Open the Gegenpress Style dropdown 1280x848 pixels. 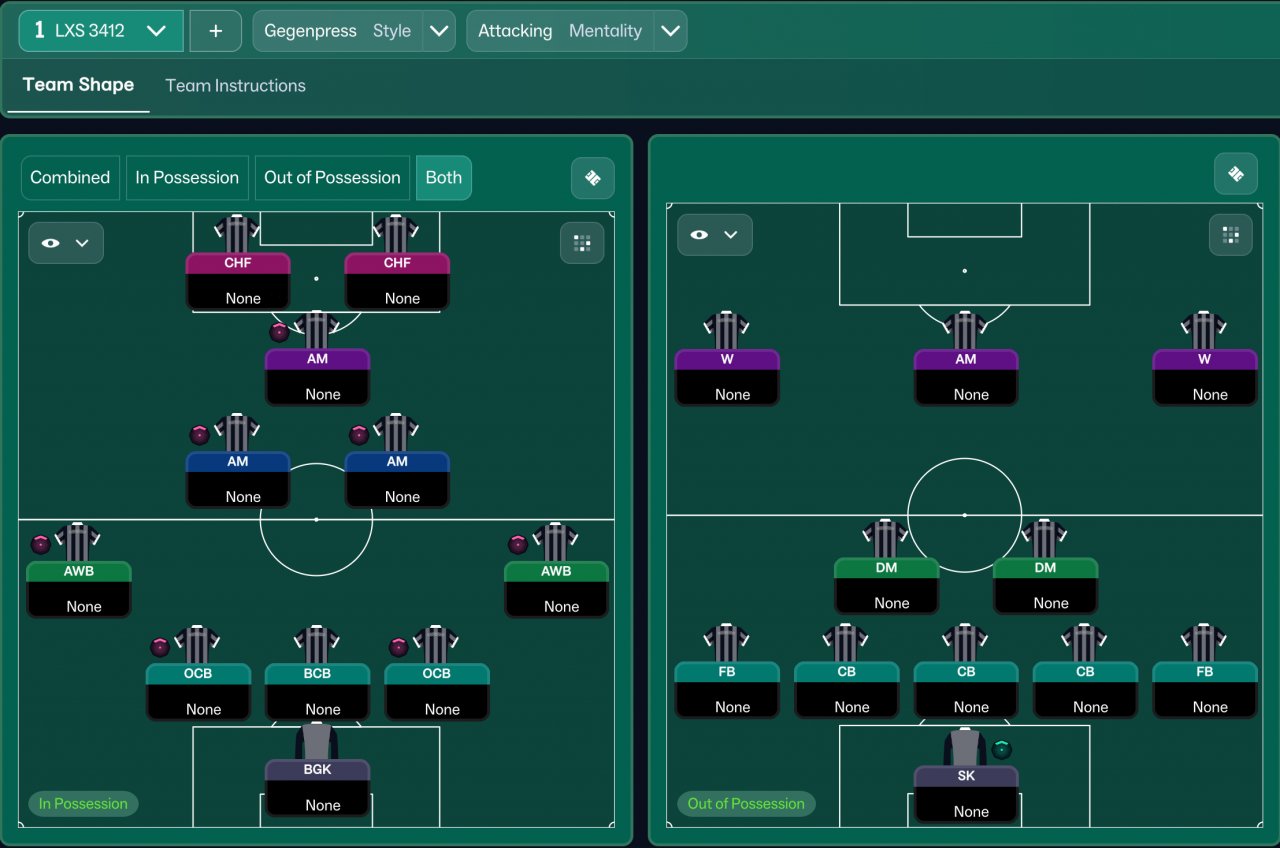coord(438,31)
